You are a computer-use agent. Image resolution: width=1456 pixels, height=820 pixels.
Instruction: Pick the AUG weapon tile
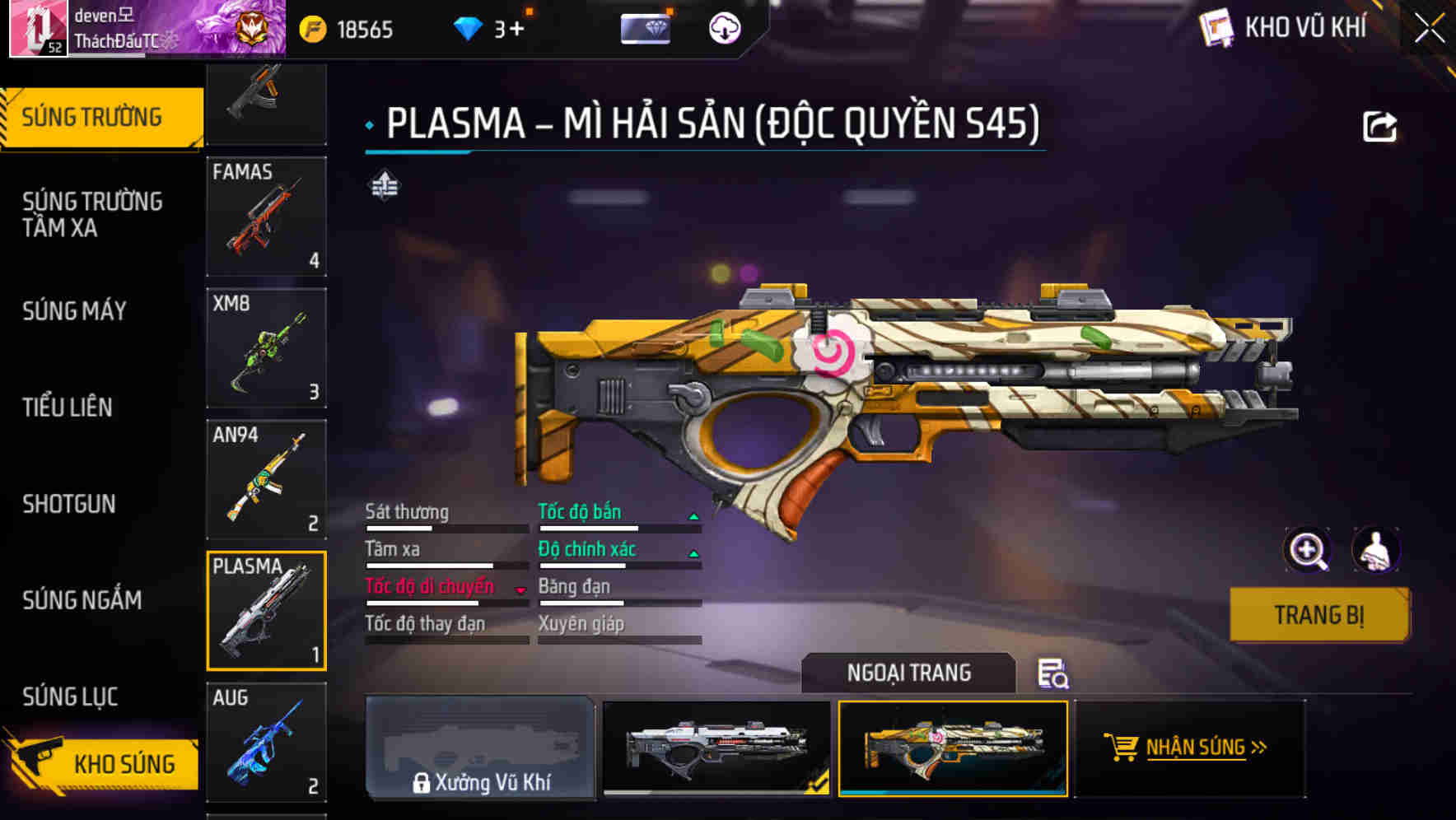click(x=266, y=742)
